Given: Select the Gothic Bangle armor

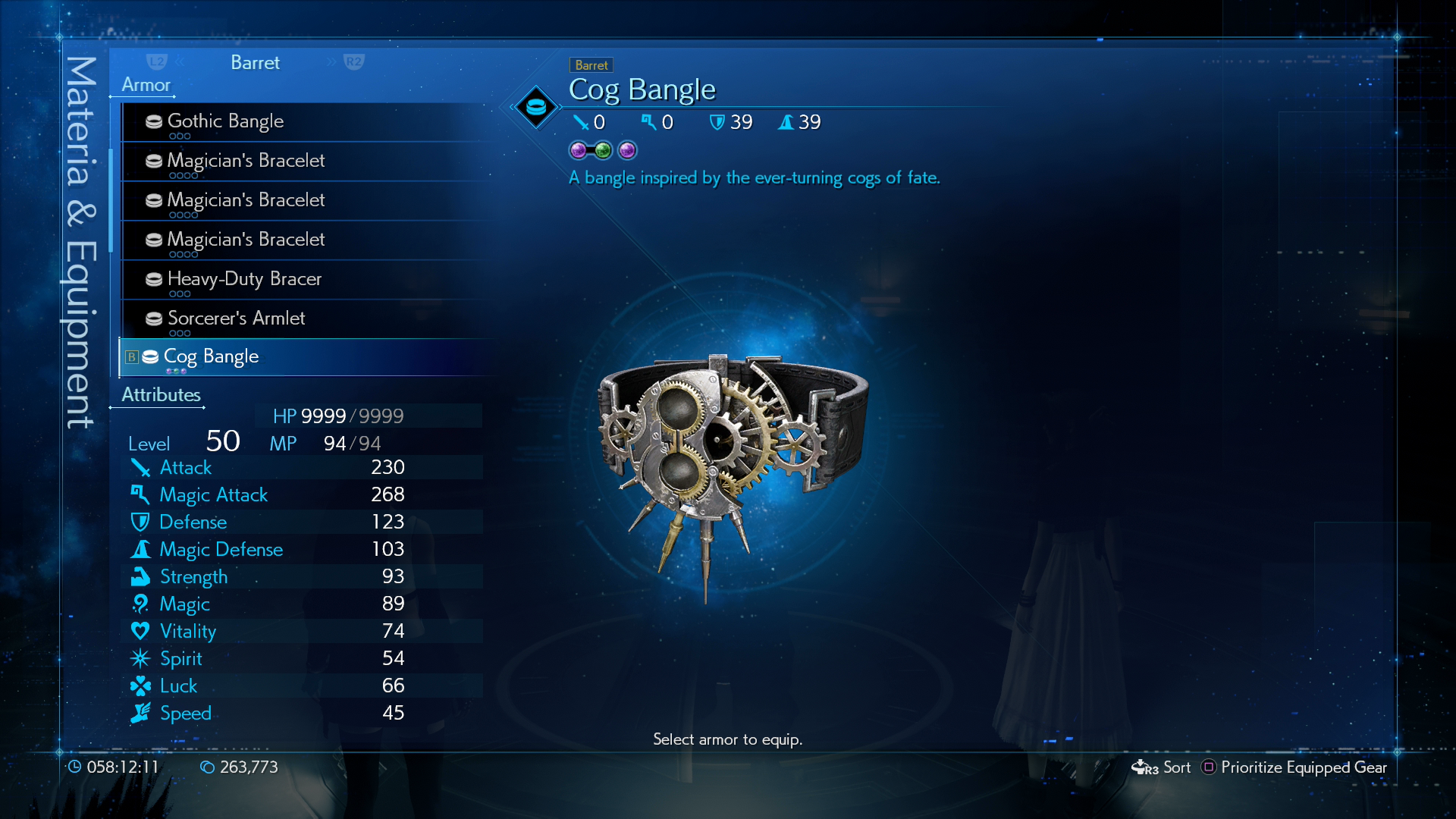Looking at the screenshot, I should [225, 121].
